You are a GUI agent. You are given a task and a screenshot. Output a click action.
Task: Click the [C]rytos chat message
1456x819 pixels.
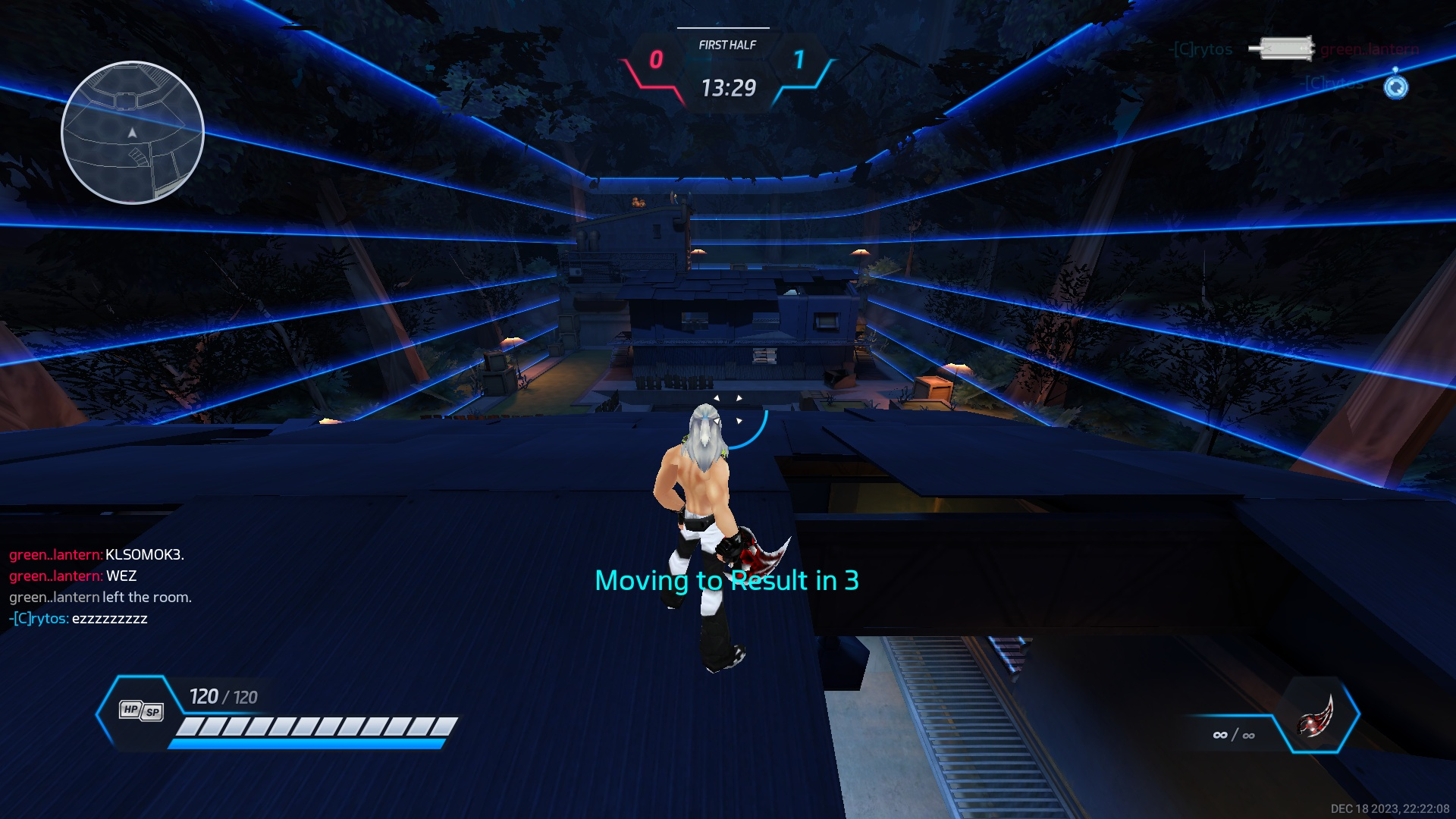[x=79, y=619]
